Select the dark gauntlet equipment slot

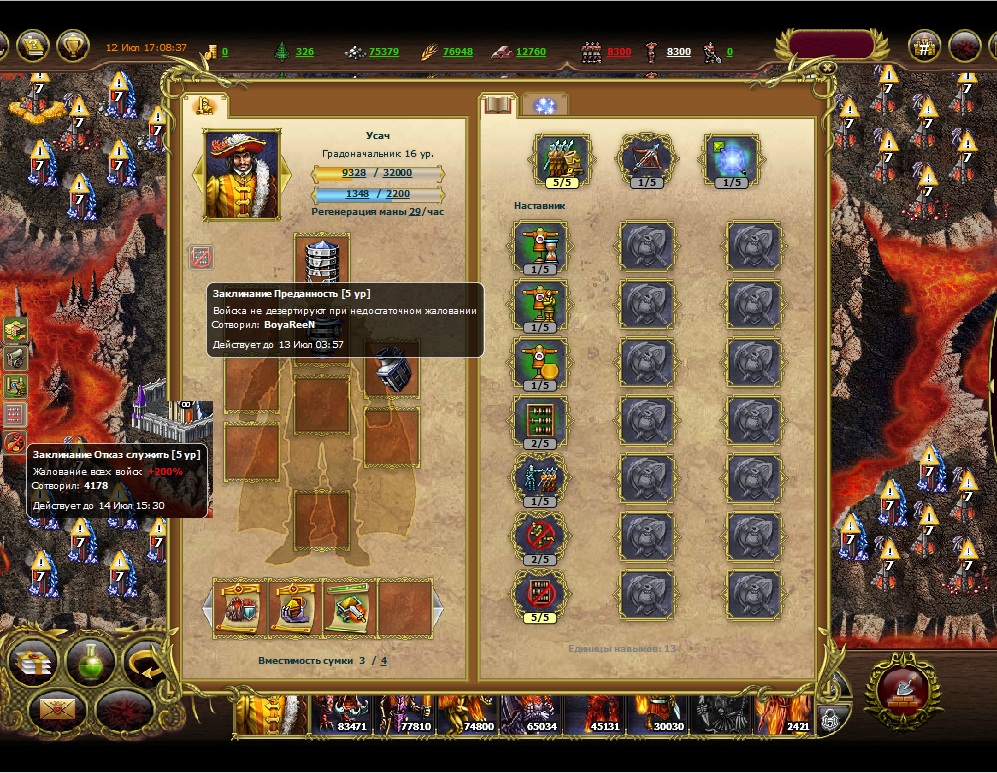pos(390,369)
